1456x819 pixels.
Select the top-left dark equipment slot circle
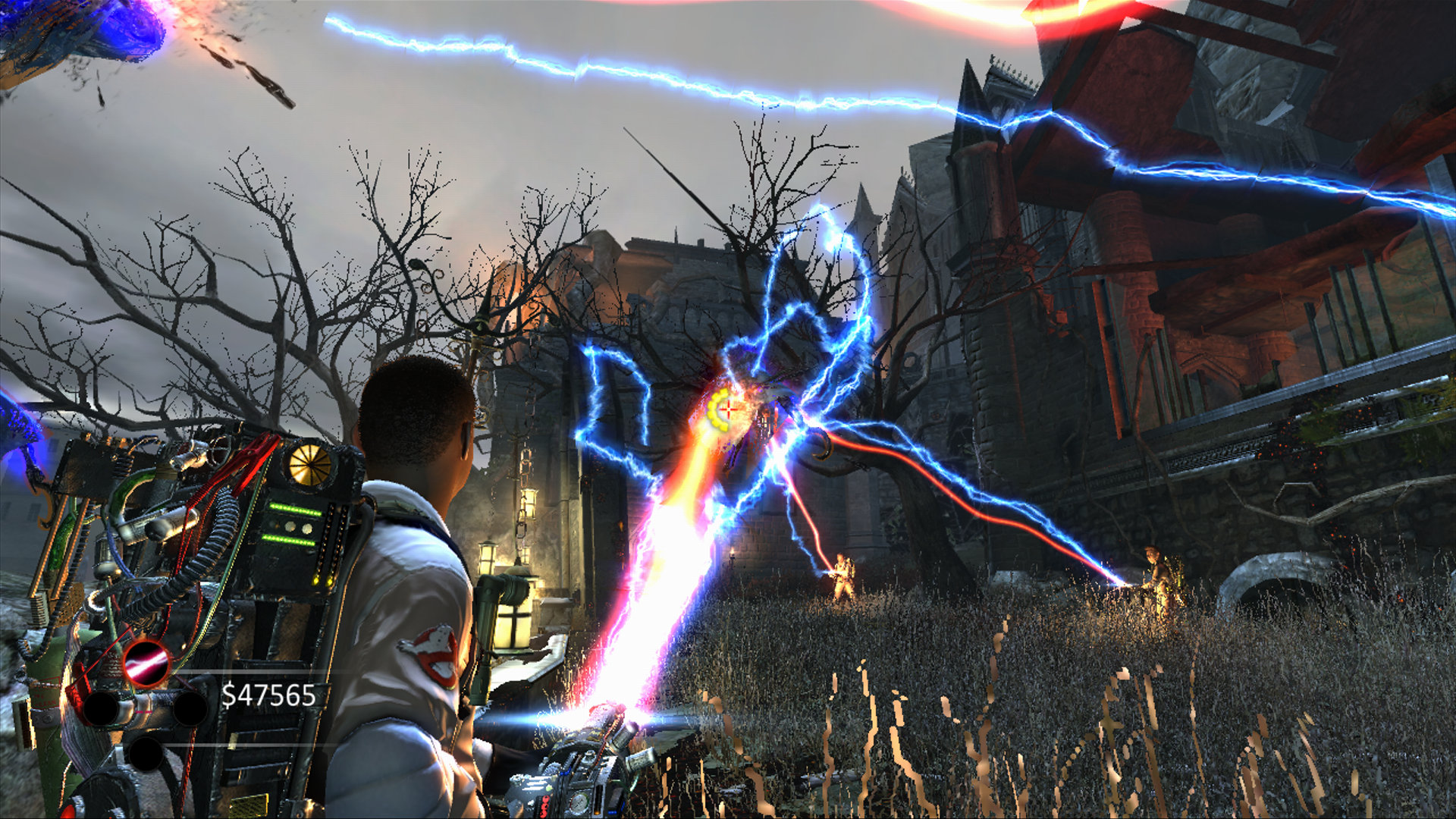pos(102,710)
